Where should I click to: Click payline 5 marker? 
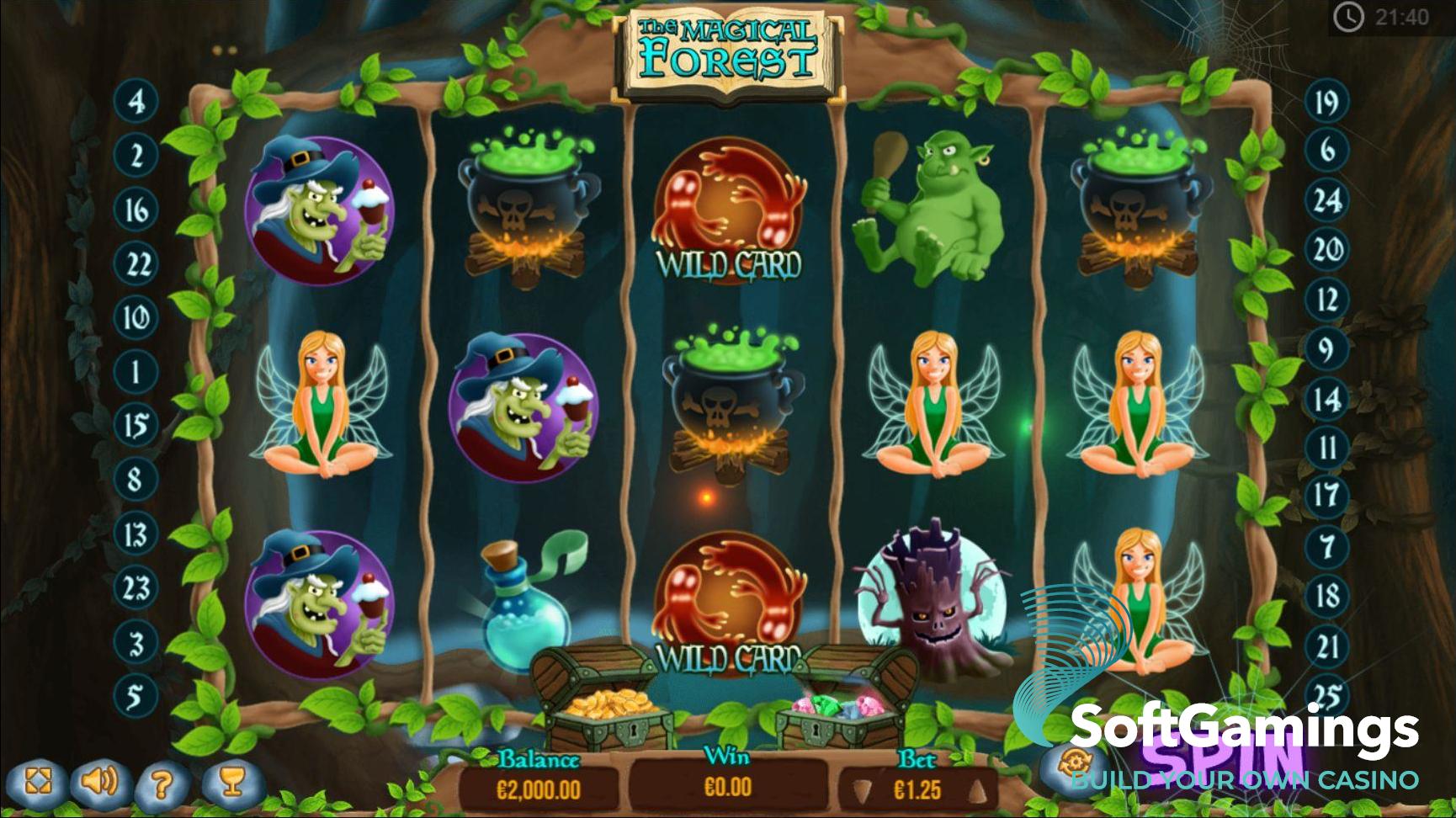coord(136,697)
